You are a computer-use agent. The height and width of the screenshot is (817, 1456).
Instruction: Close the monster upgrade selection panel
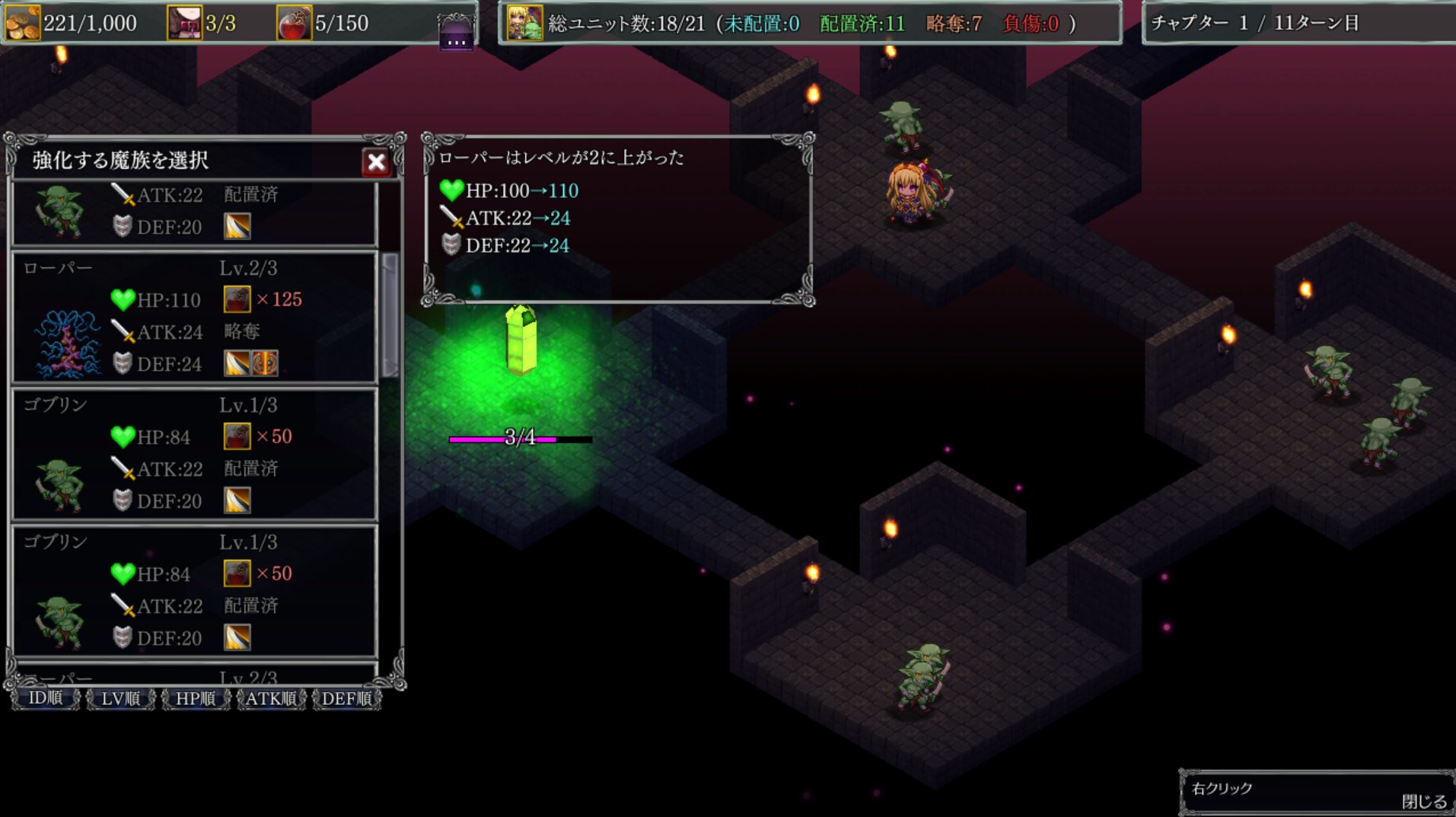click(x=376, y=161)
